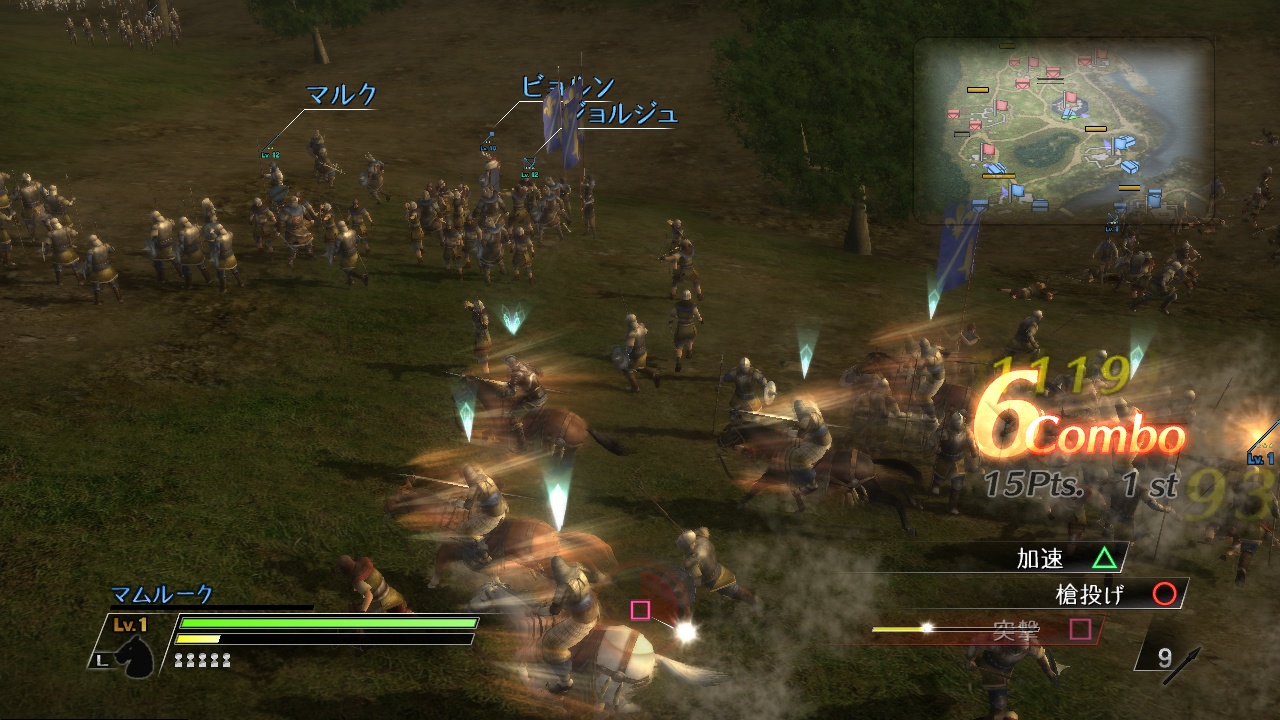Click the red envelope-shaped enemy tent on the minimap
This screenshot has height=720, width=1280.
click(1052, 71)
